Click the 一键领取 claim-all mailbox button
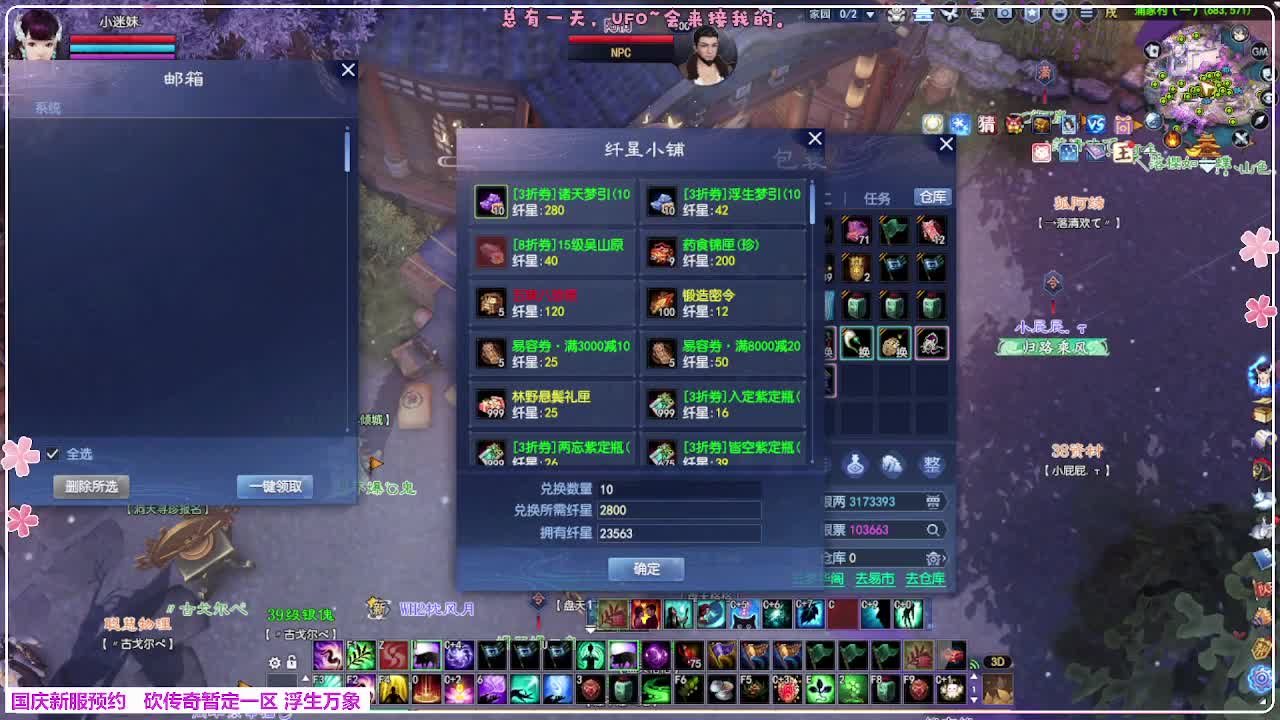This screenshot has width=1280, height=720. pyautogui.click(x=274, y=486)
